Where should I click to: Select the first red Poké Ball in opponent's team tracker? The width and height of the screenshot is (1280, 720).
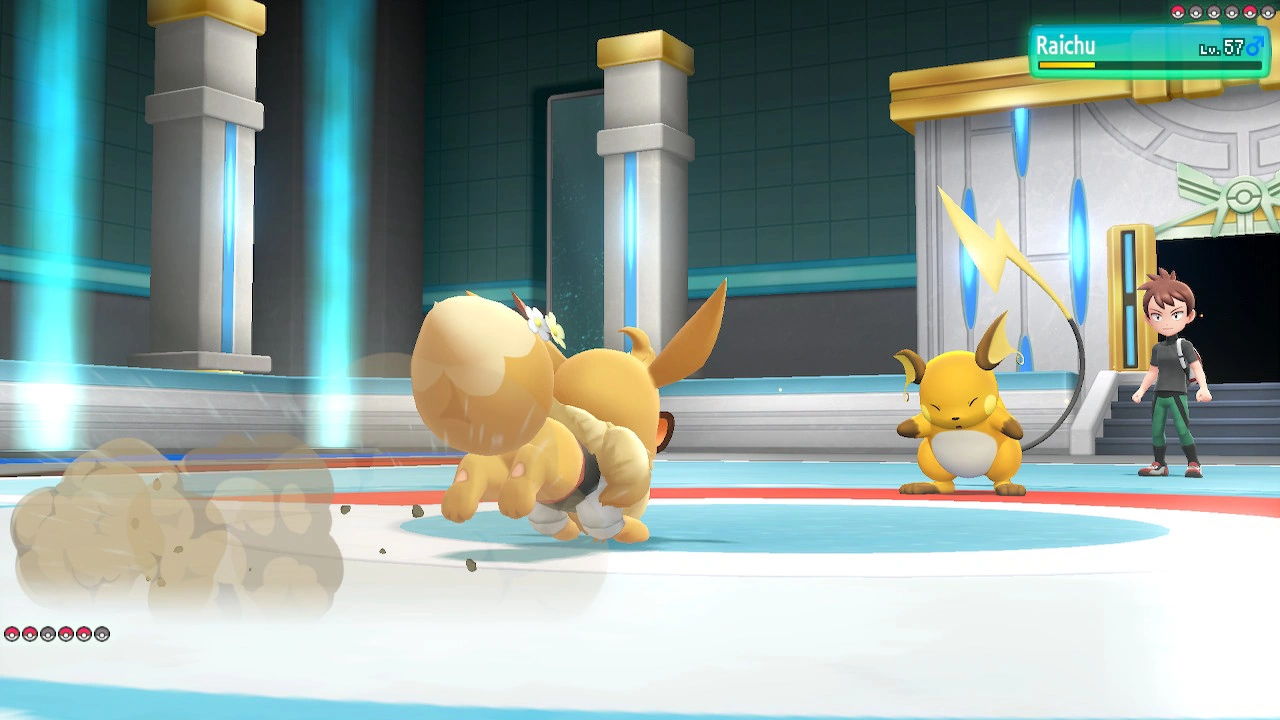[1178, 10]
